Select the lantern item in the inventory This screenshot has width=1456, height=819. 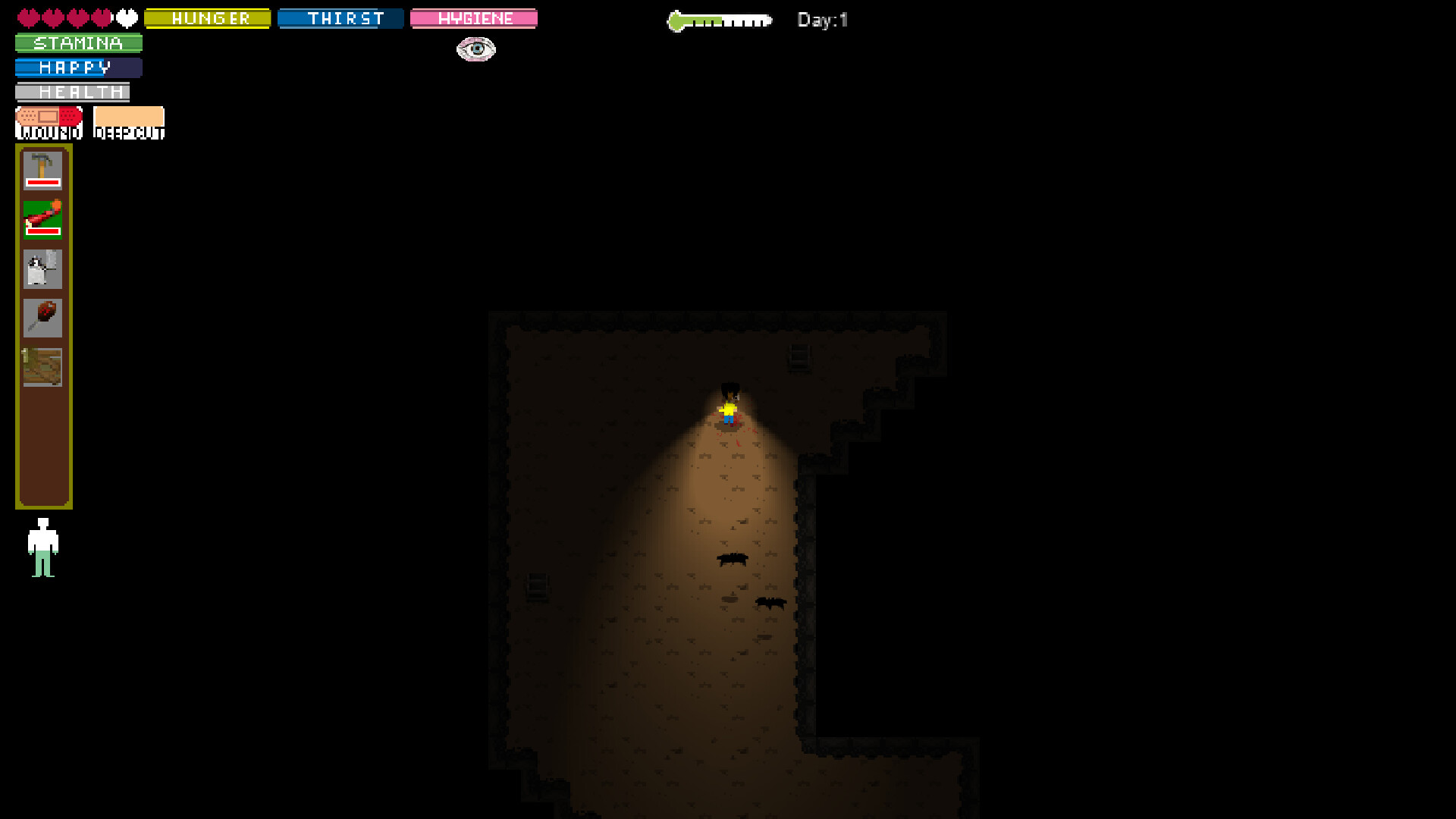click(x=42, y=268)
